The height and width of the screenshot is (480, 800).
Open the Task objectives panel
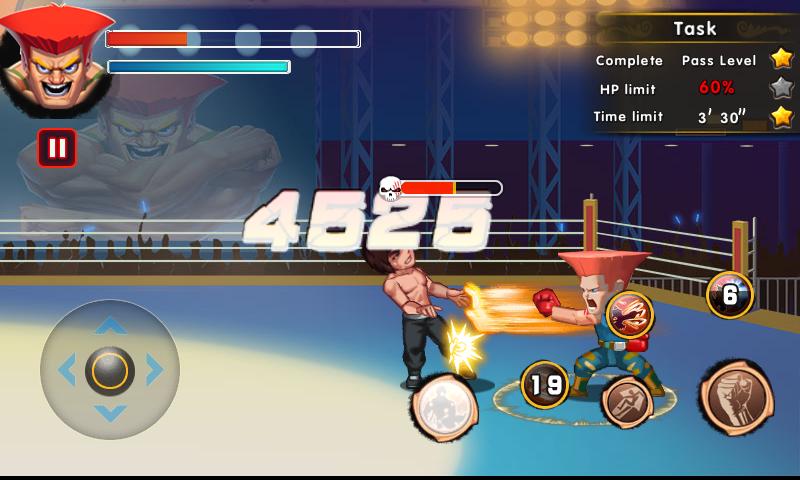pyautogui.click(x=695, y=28)
